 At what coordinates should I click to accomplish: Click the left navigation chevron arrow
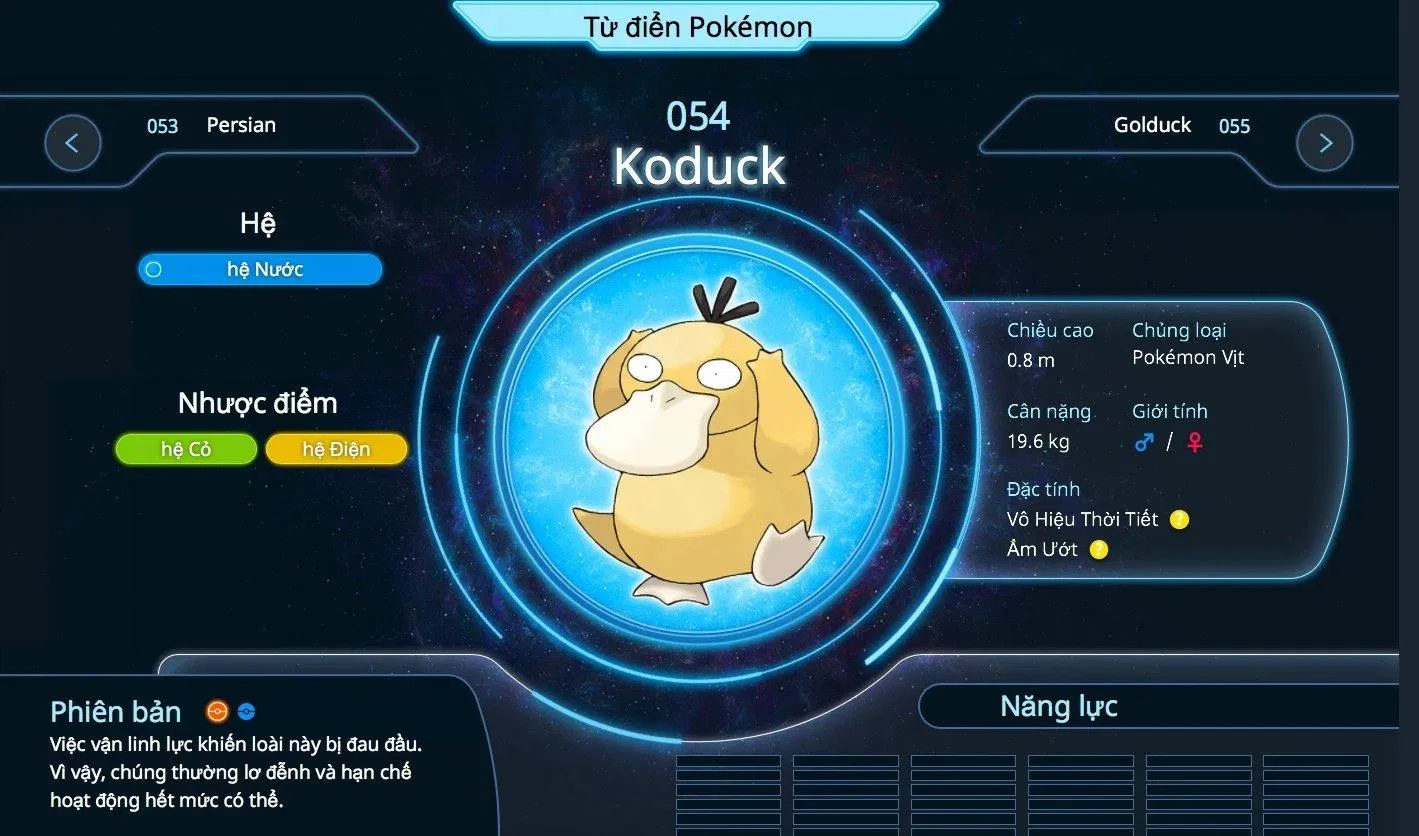point(72,143)
